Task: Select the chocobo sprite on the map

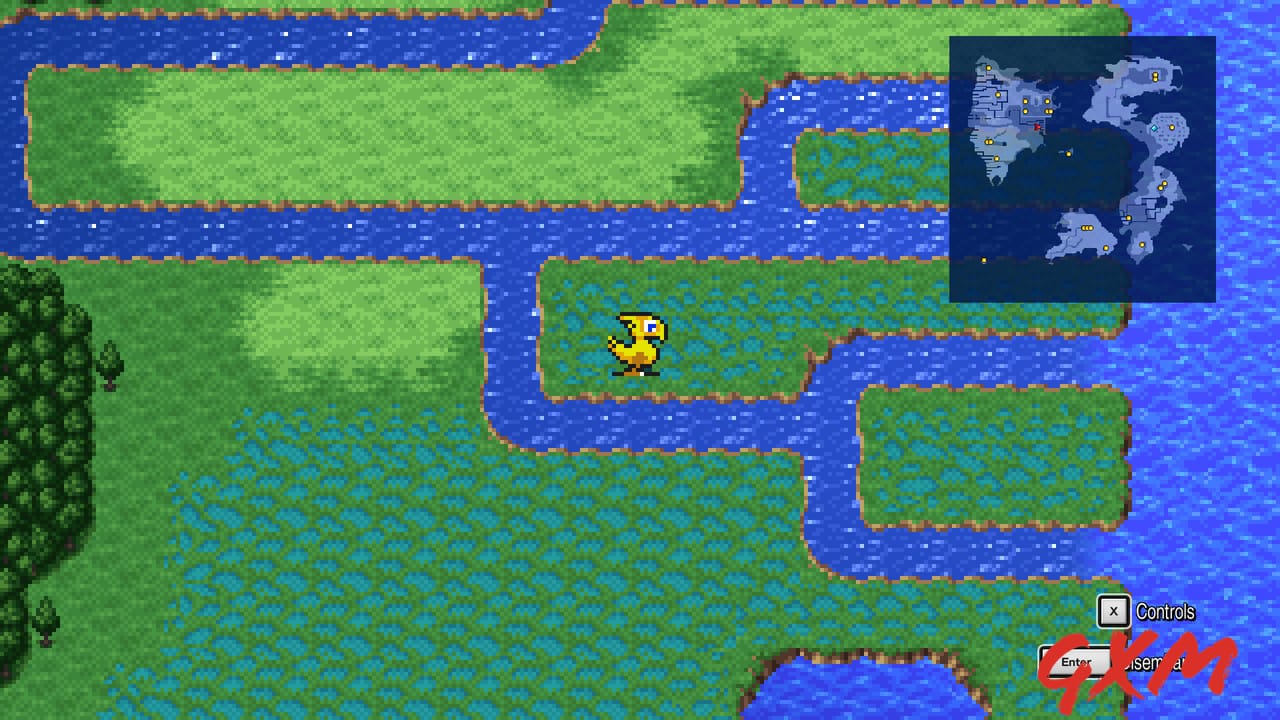Action: point(636,345)
